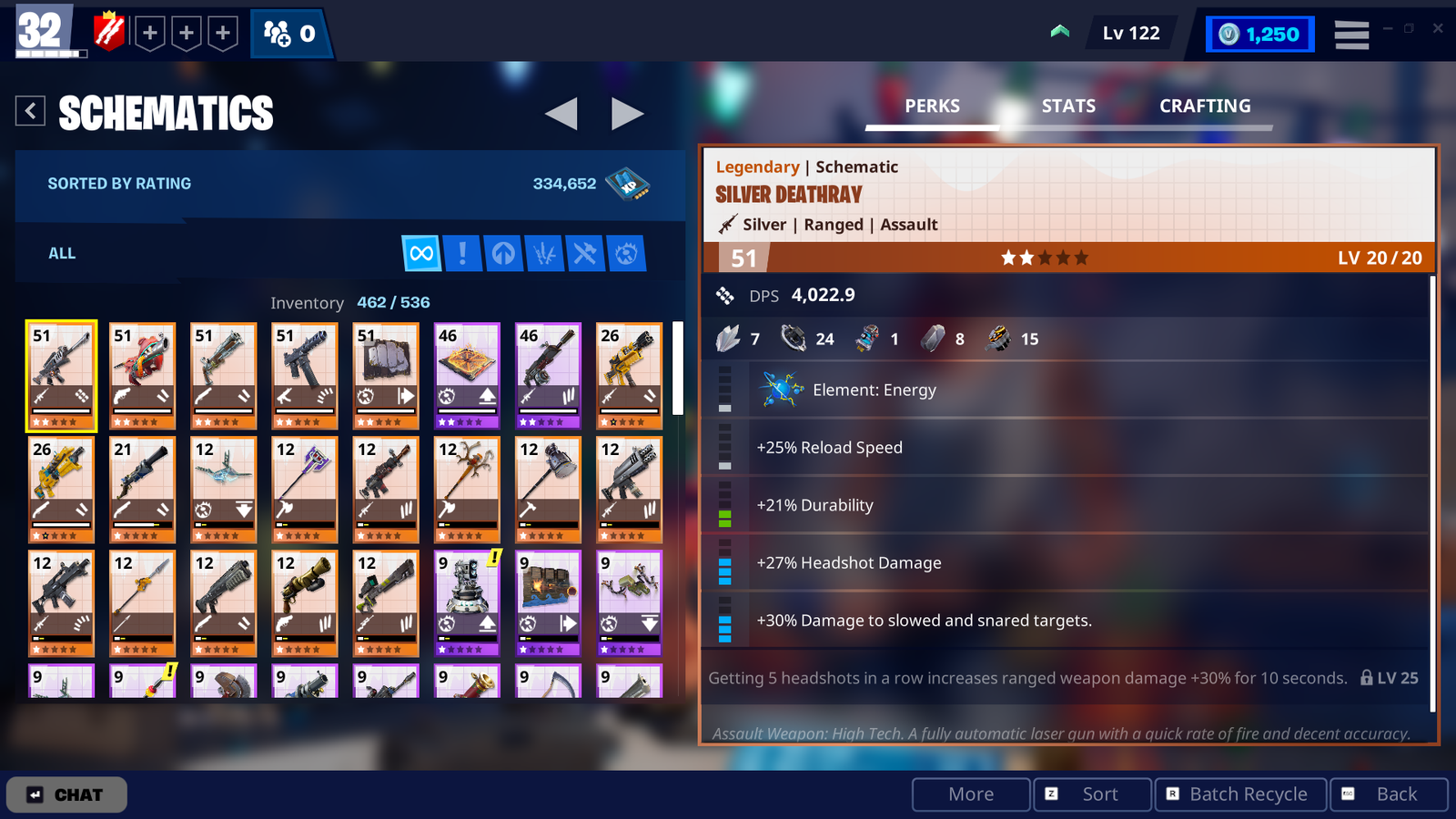Select the Silver Deathray schematic tile
Viewport: 1456px width, 819px height.
61,375
